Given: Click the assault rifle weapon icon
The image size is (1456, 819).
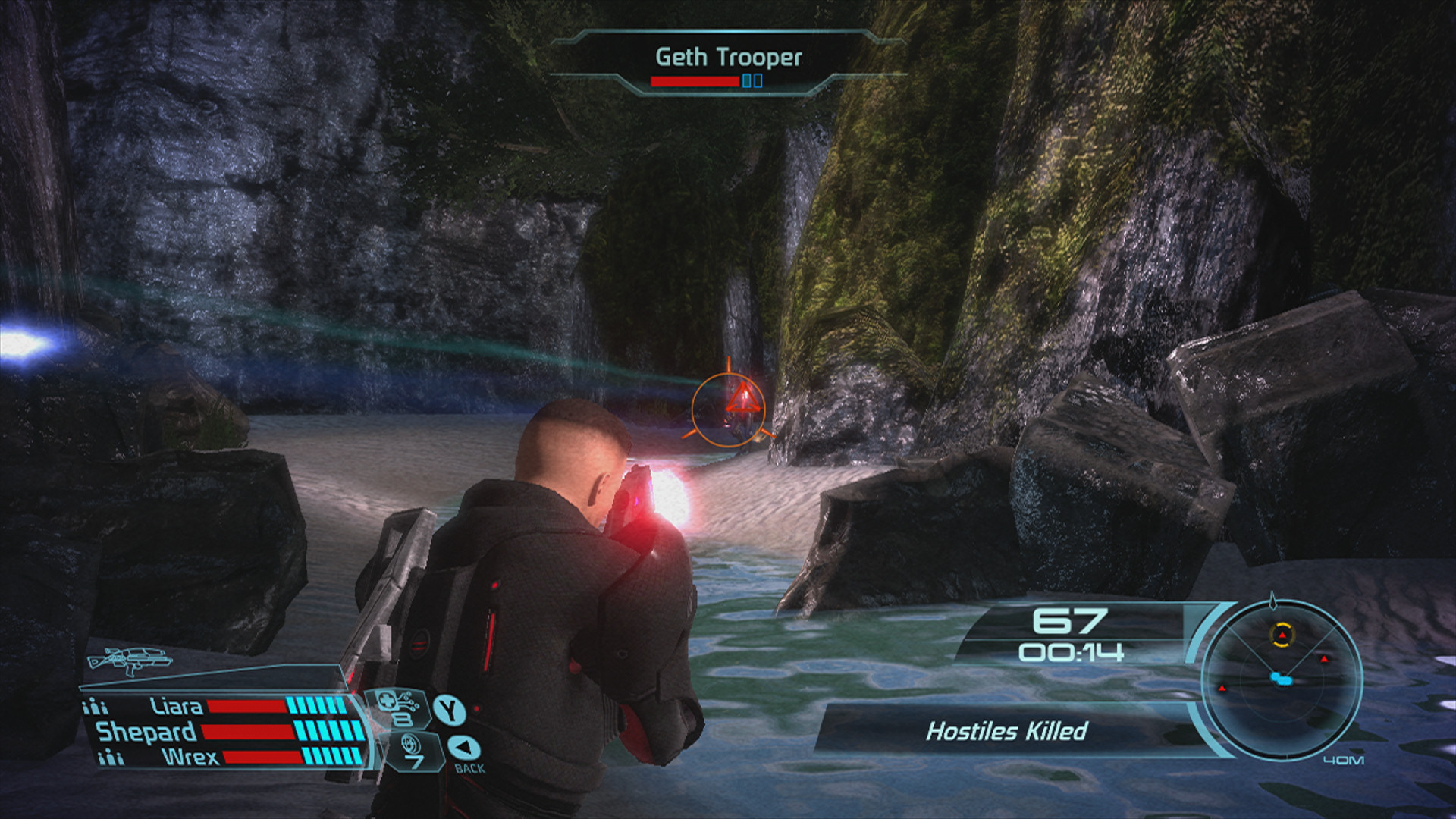Looking at the screenshot, I should (x=129, y=660).
